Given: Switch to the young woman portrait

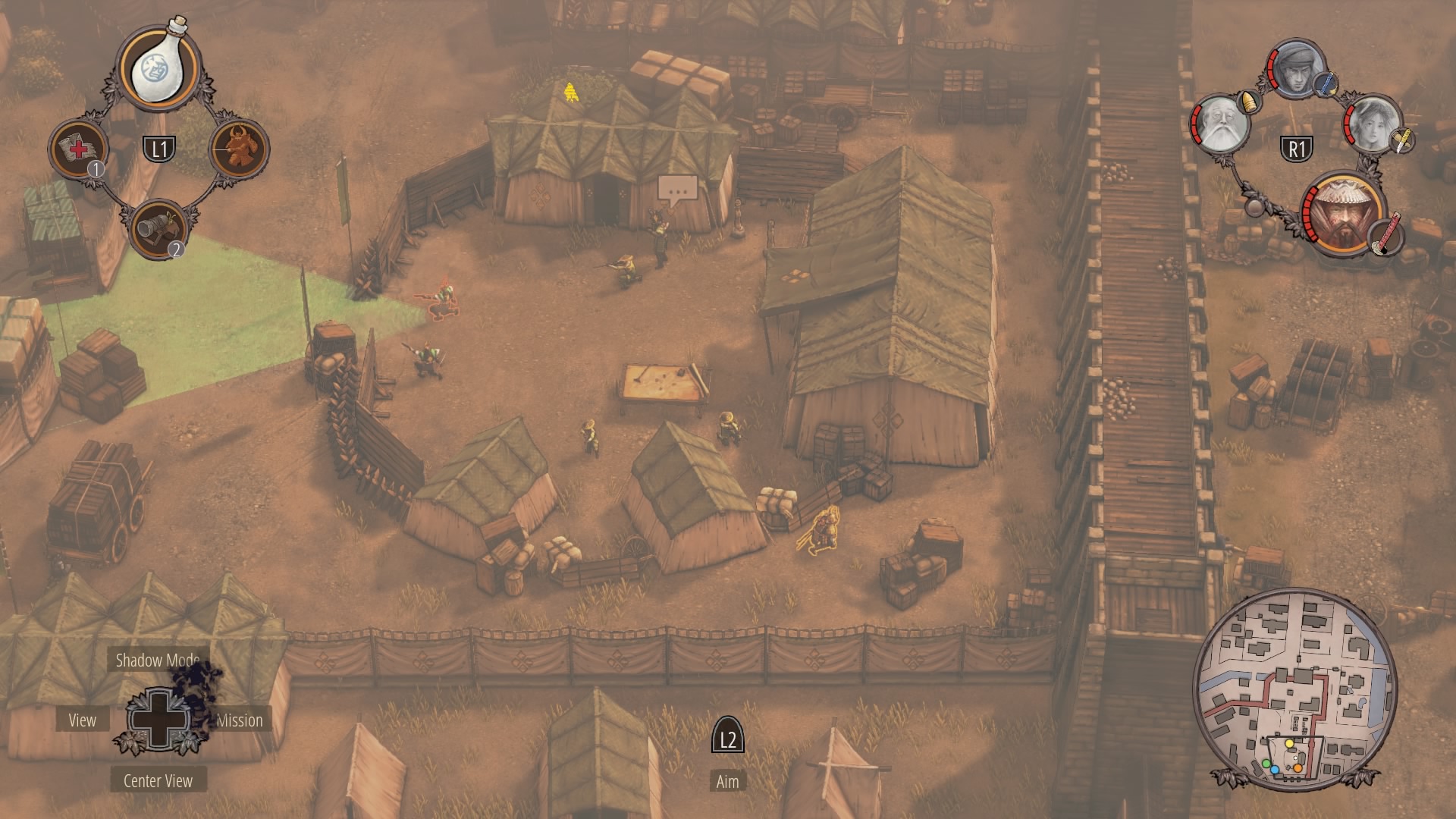Looking at the screenshot, I should click(x=1373, y=124).
